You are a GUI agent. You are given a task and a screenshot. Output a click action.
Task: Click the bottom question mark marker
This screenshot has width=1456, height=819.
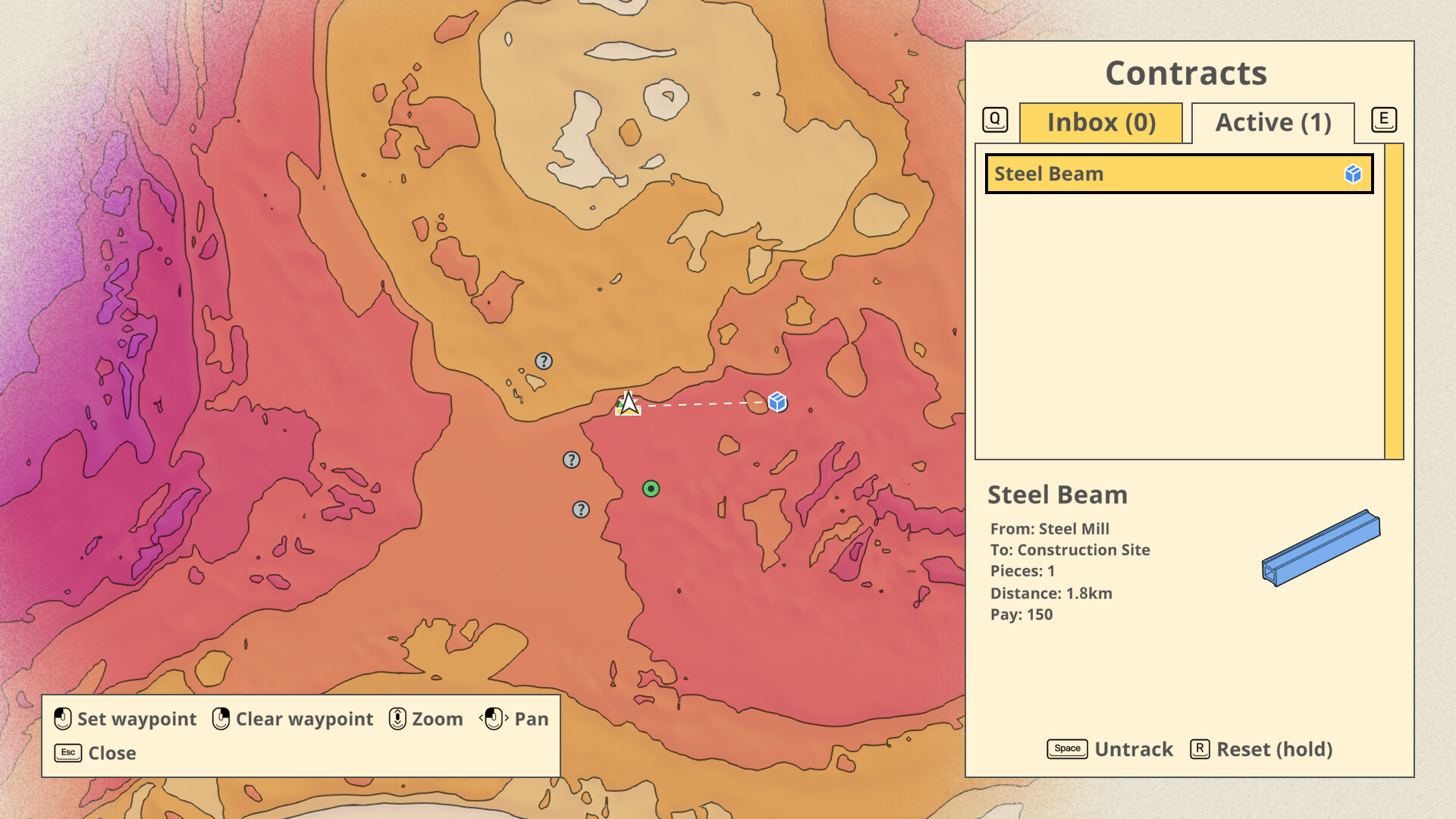point(581,509)
